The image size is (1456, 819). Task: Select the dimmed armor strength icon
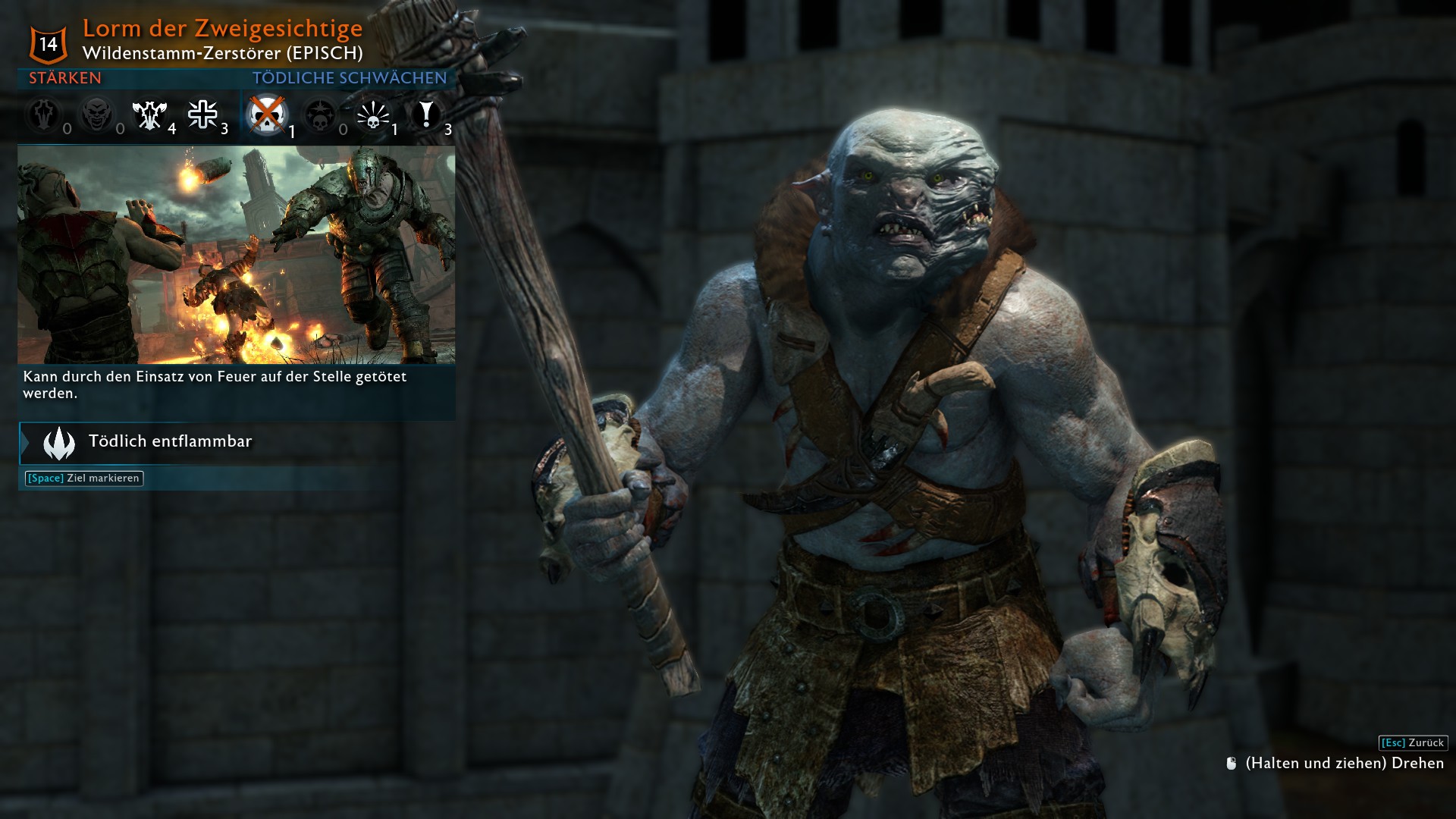(43, 115)
